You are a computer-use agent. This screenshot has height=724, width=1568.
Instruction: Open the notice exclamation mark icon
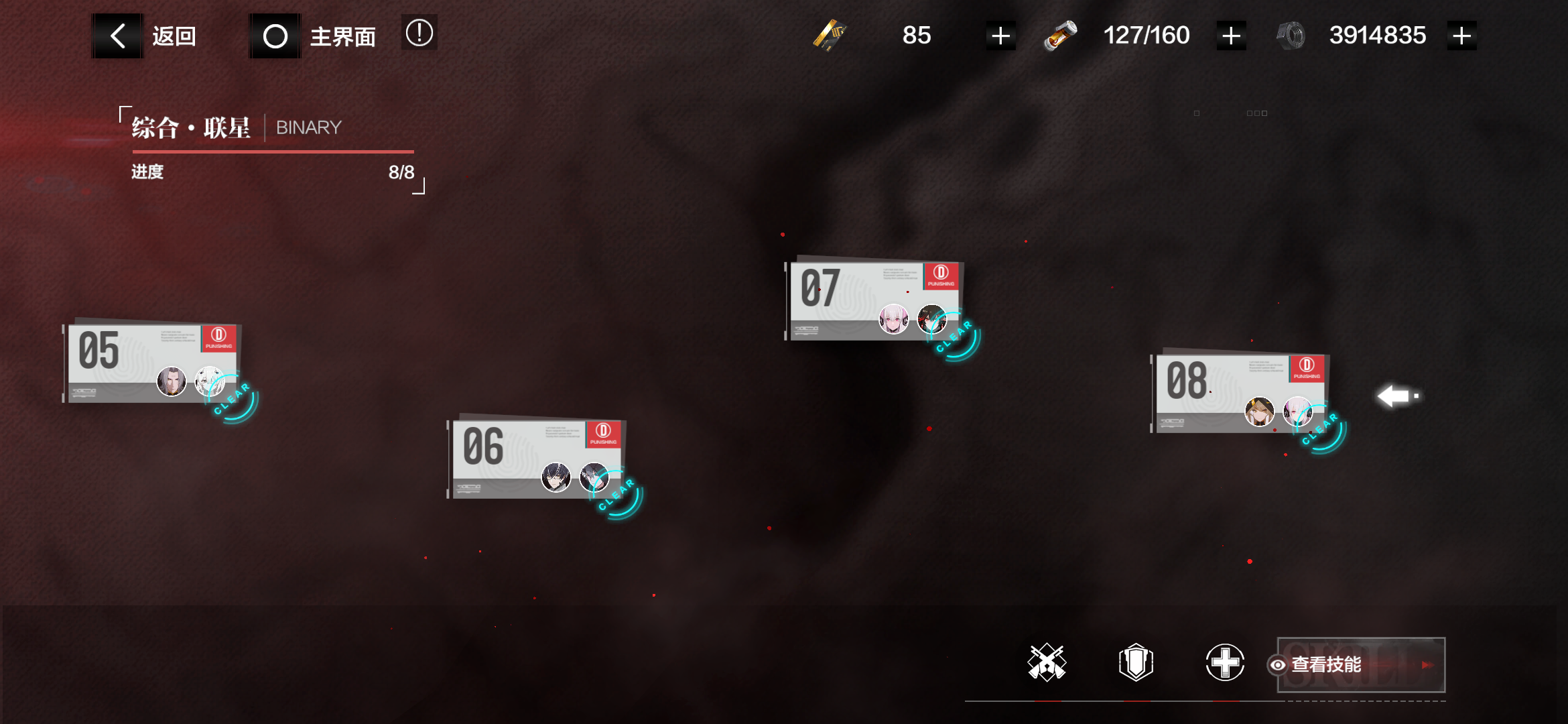[419, 33]
